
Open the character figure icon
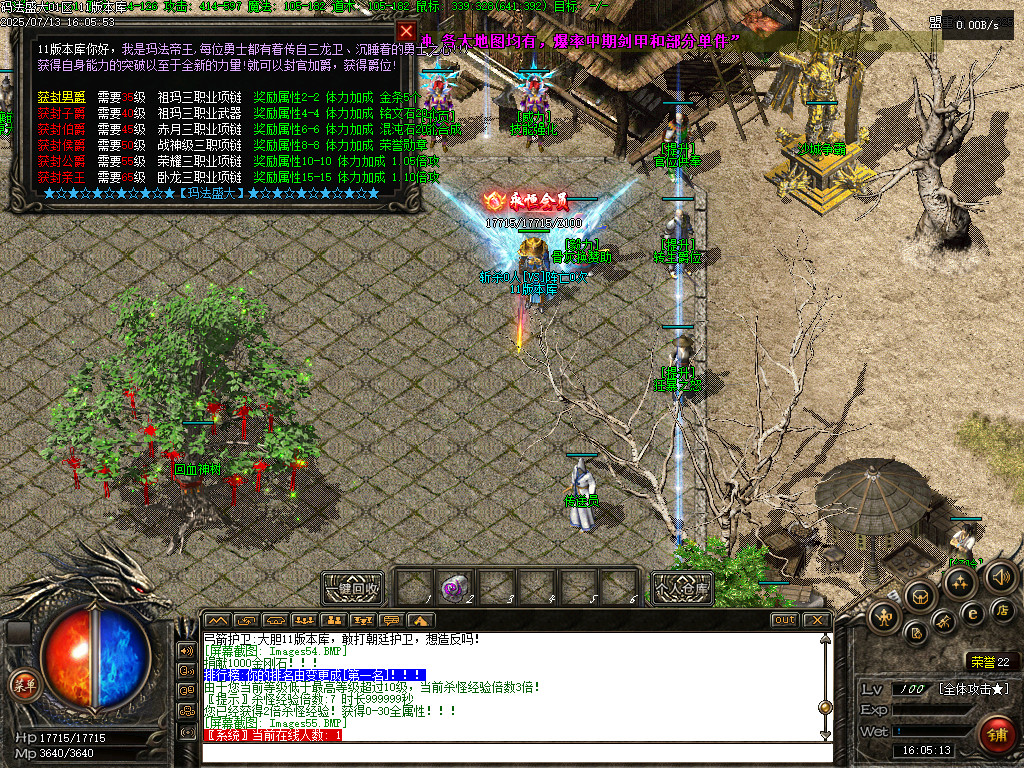pos(886,615)
